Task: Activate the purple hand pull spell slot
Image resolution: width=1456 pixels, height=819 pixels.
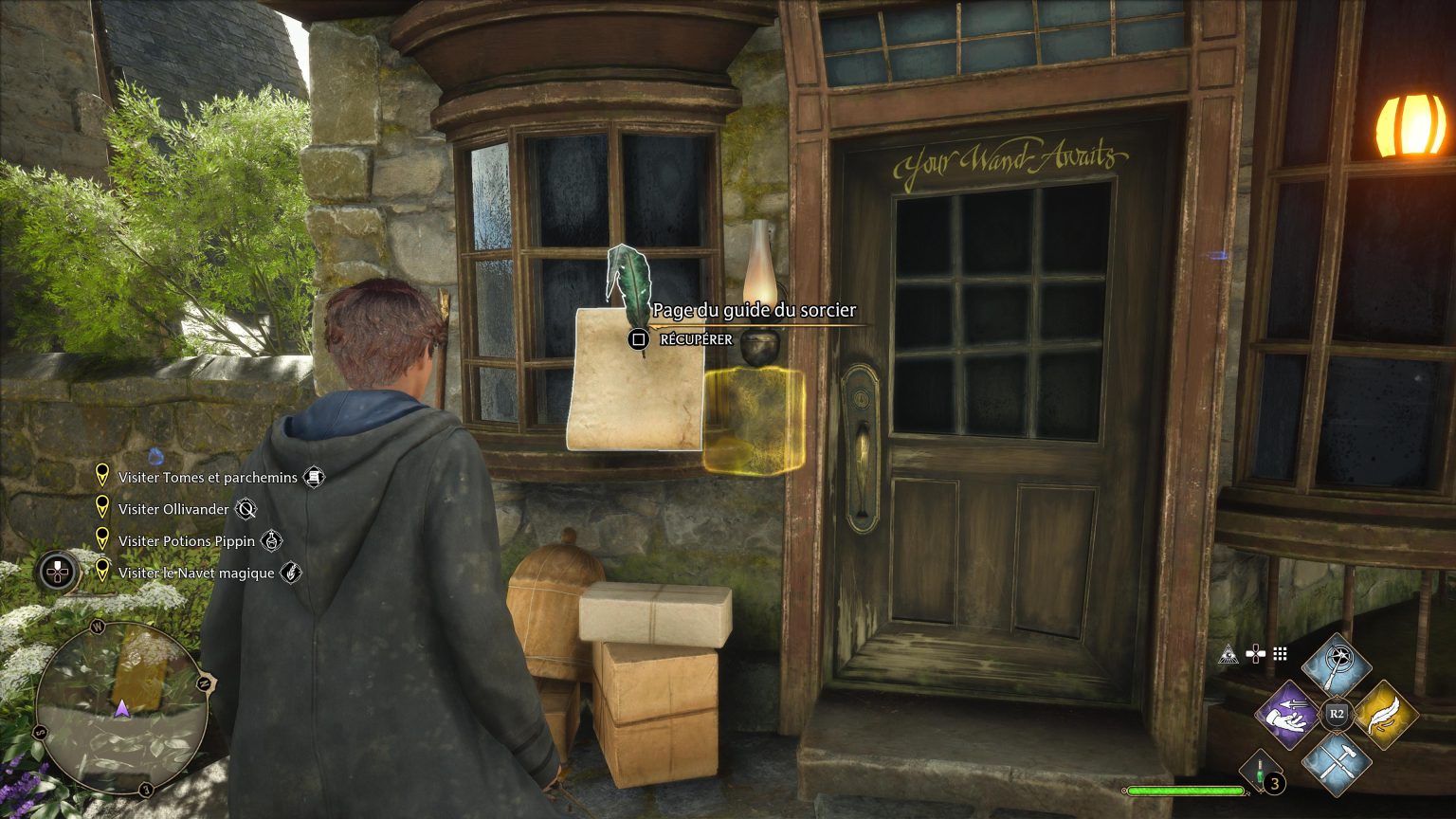Action: (x=1290, y=715)
